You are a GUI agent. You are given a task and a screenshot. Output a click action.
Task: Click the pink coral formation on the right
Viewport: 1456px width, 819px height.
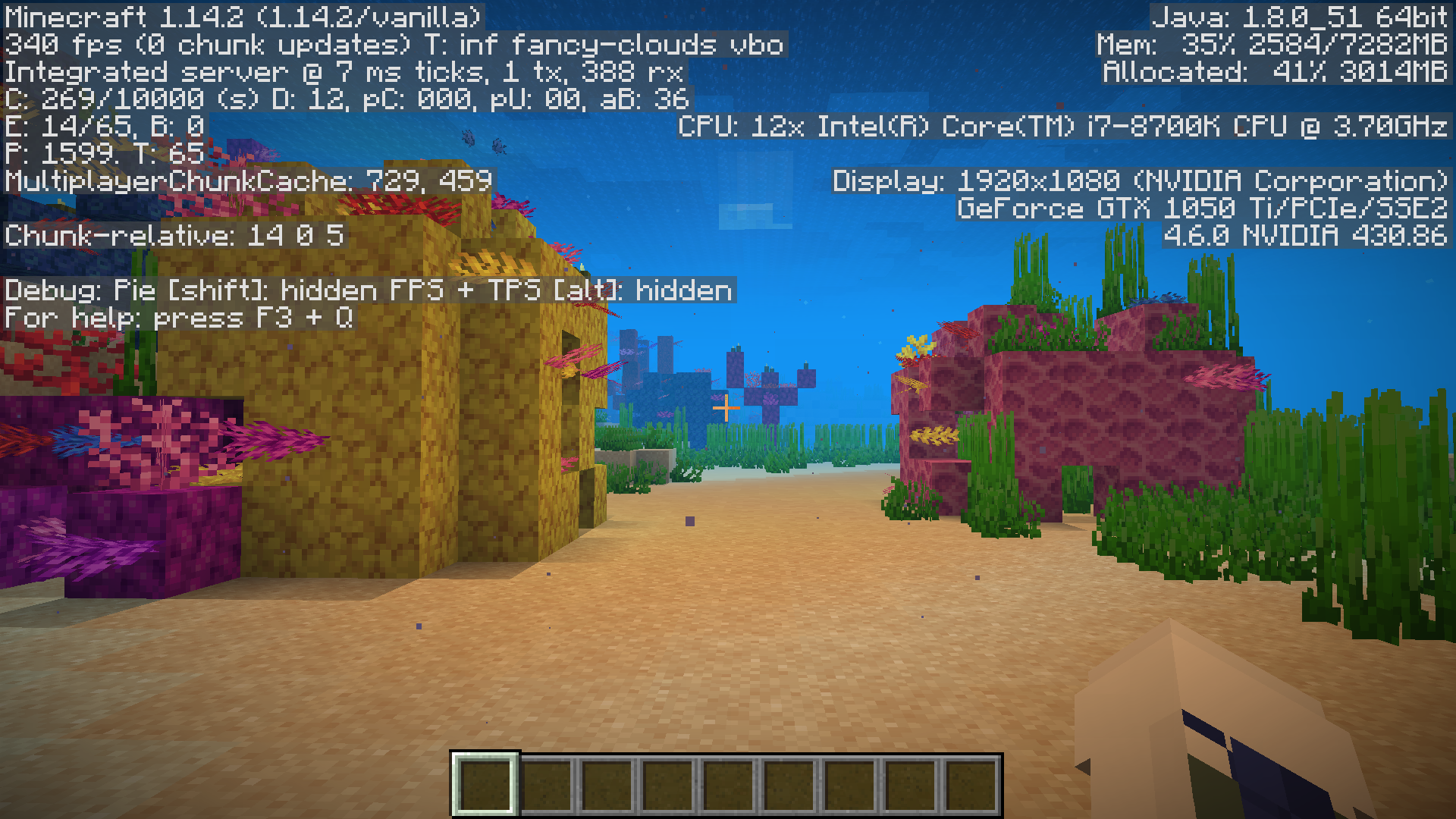point(1100,417)
